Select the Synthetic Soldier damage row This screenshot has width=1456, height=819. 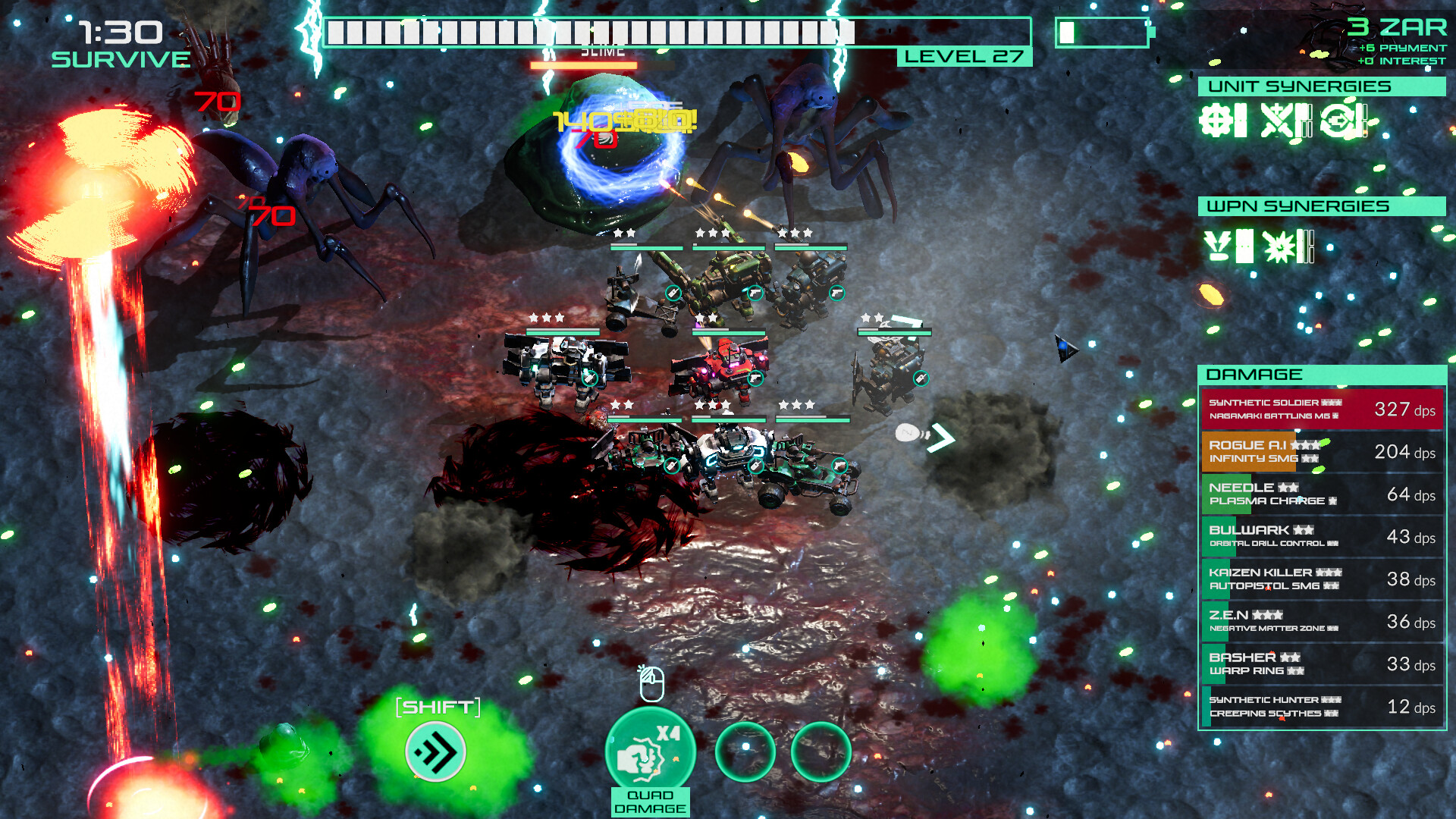click(1322, 409)
